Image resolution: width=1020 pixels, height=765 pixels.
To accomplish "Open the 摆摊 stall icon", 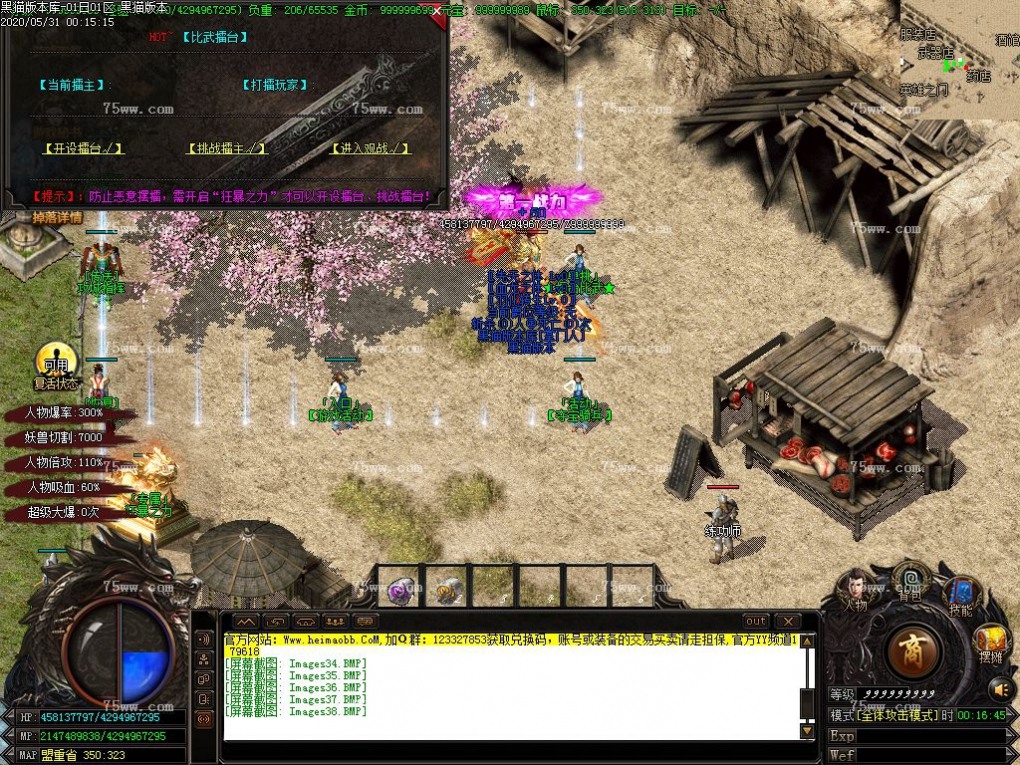I will pyautogui.click(x=990, y=641).
